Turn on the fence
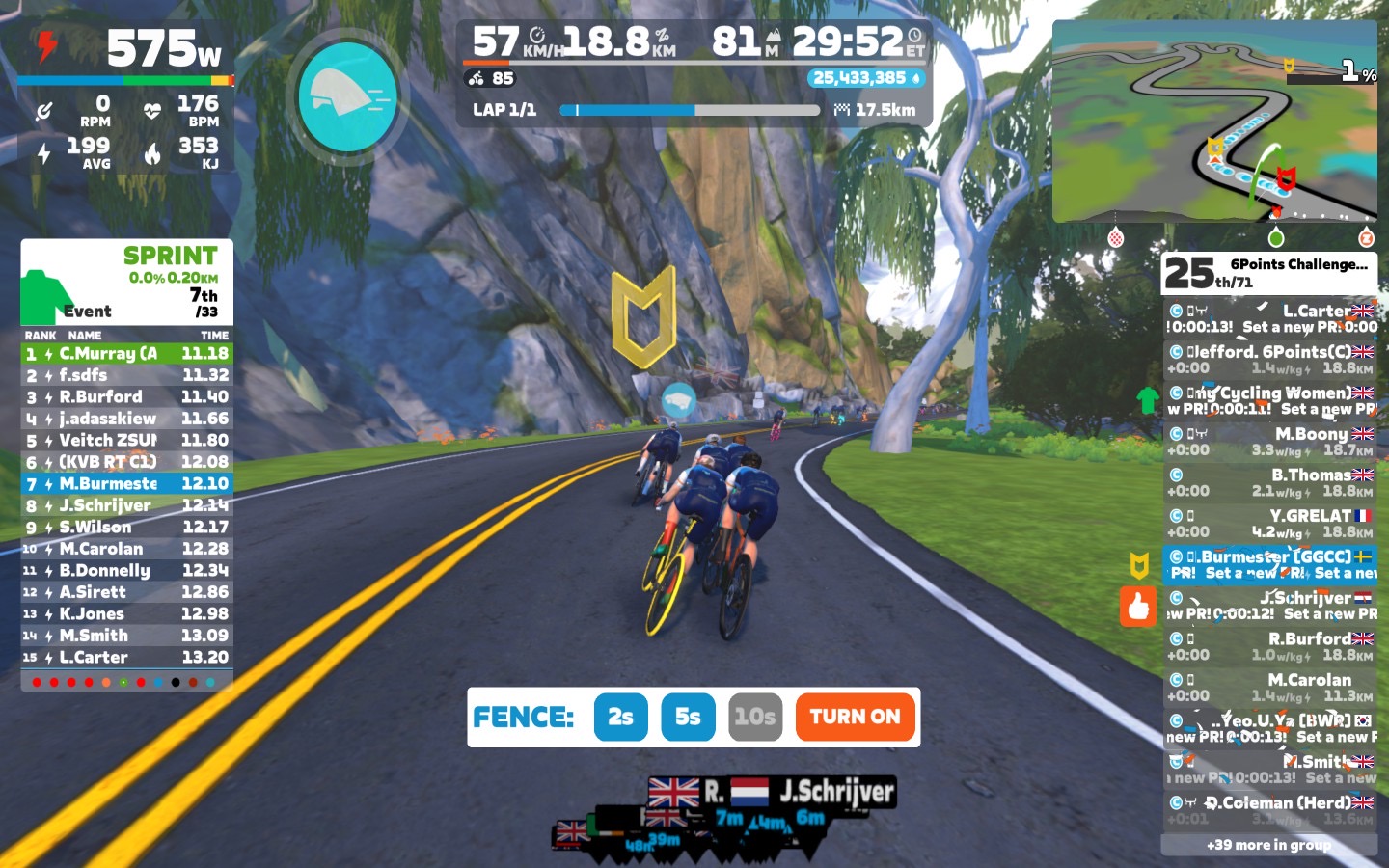This screenshot has height=868, width=1389. click(855, 717)
